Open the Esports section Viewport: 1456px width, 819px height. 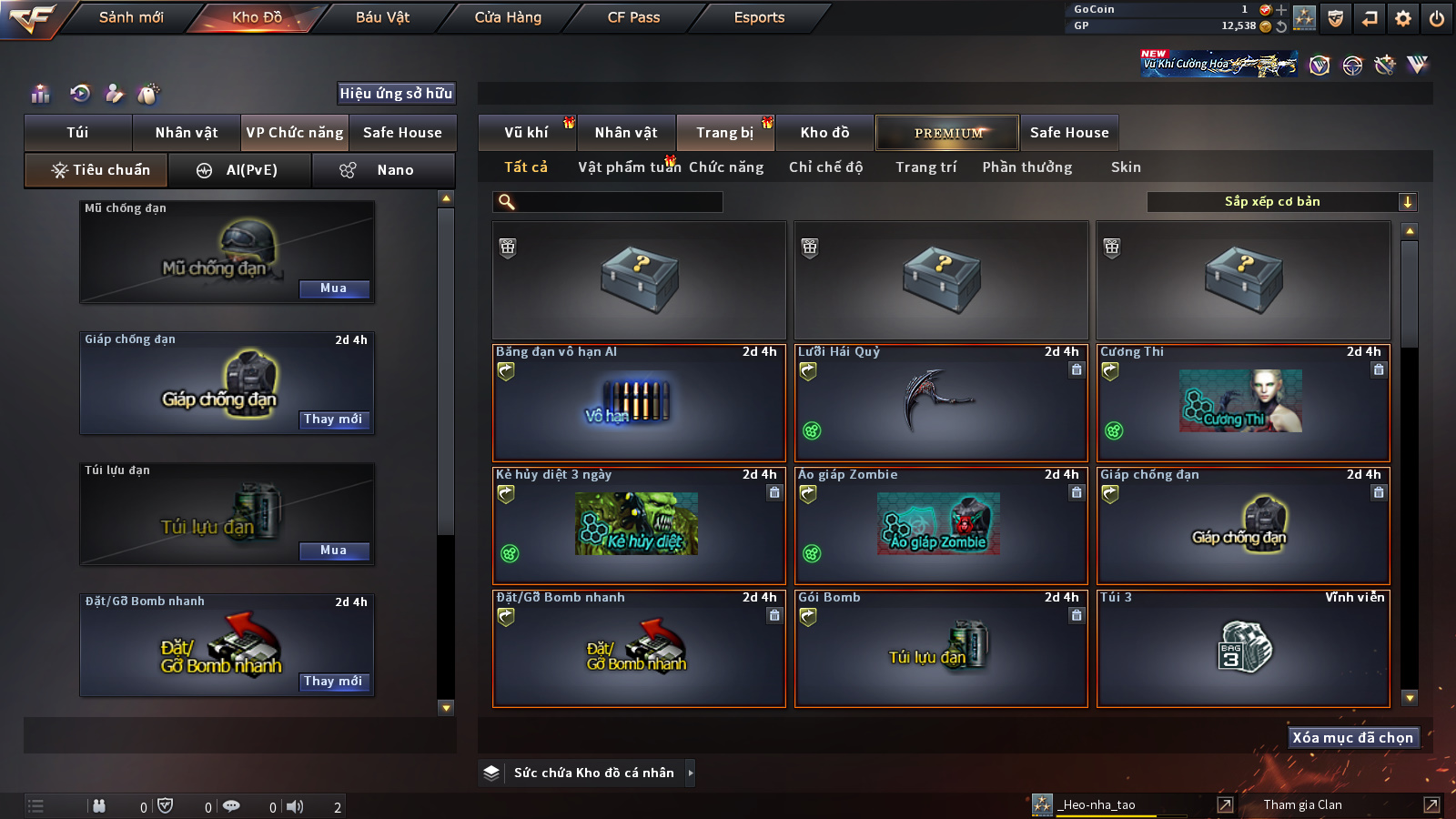[x=759, y=17]
